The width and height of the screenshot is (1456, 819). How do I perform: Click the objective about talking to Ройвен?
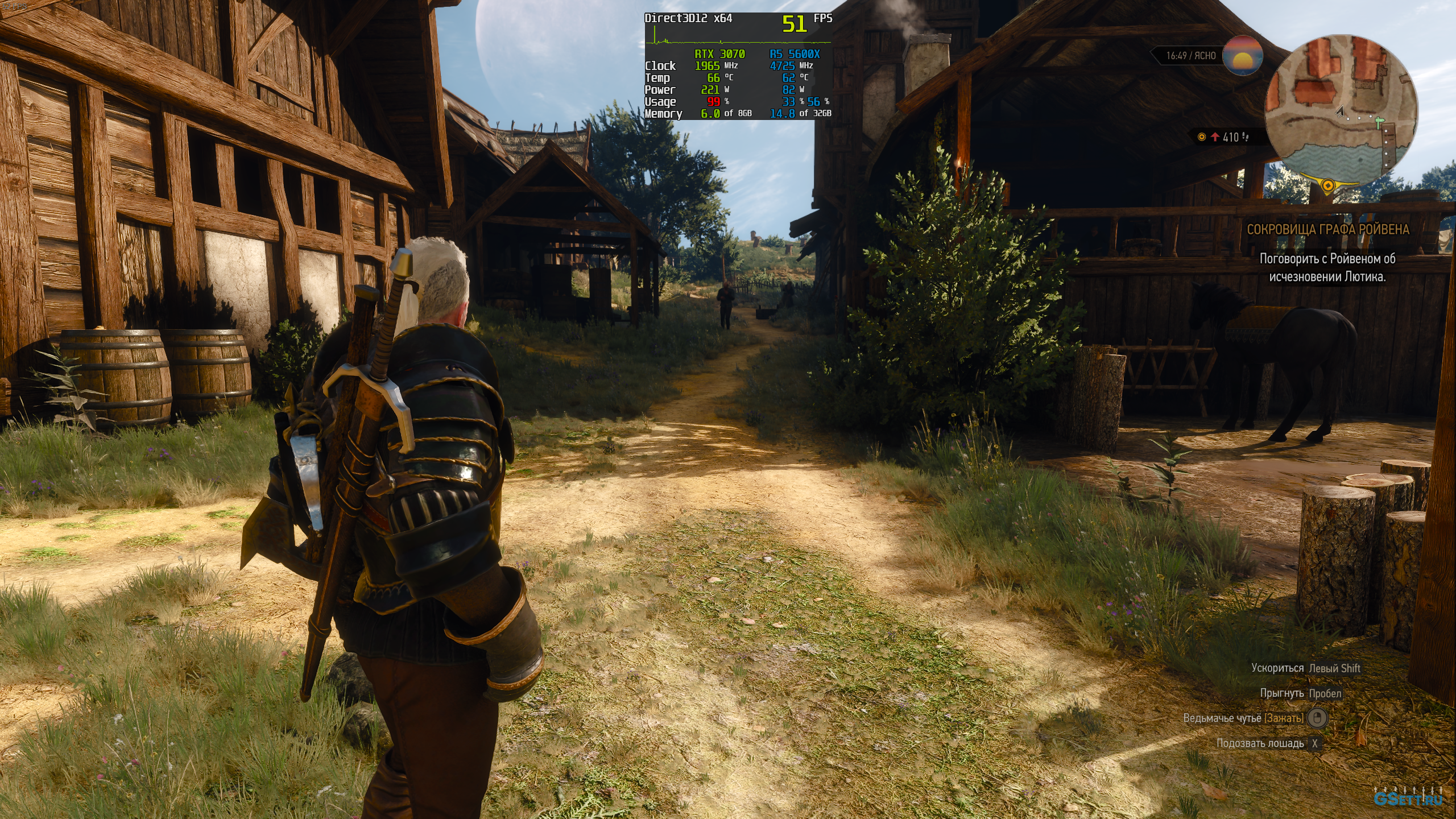coord(1327,268)
